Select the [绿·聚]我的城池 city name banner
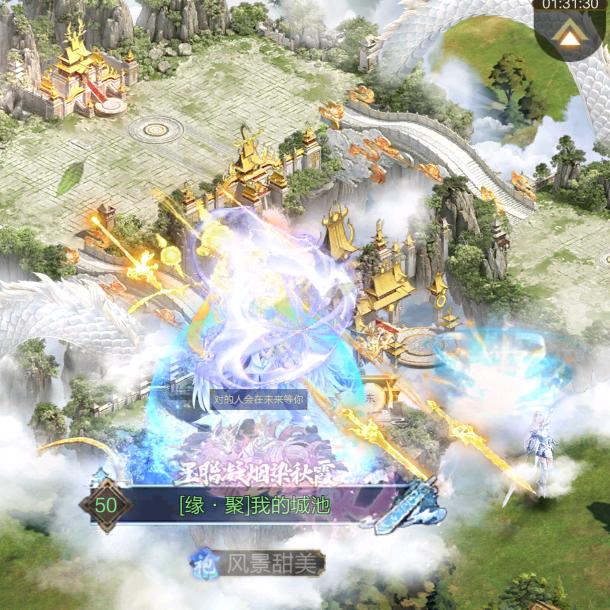Screen dimensions: 610x610 [266, 504]
